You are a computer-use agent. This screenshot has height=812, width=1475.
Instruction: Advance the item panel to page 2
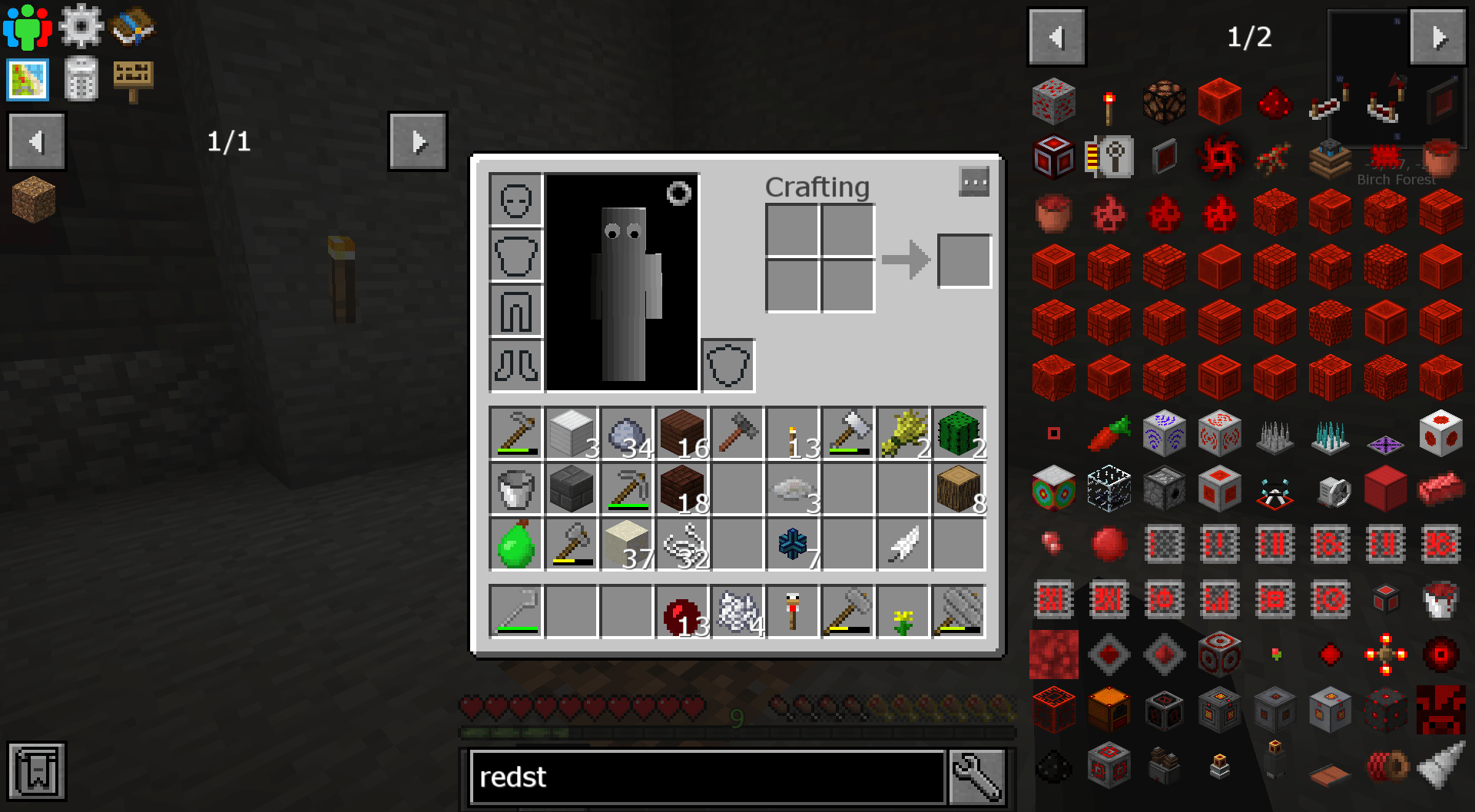point(1438,36)
